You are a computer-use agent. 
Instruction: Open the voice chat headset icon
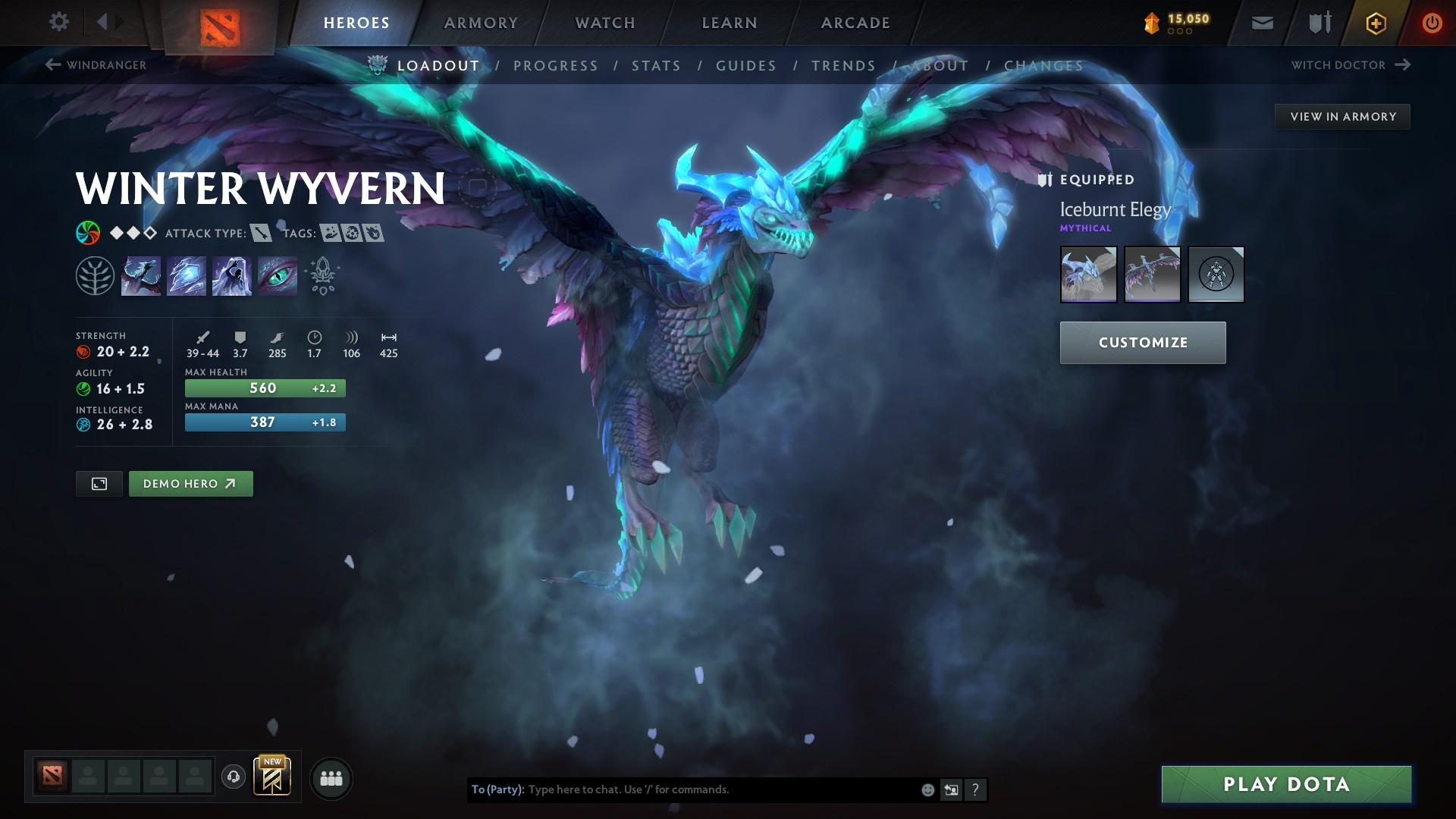tap(231, 777)
